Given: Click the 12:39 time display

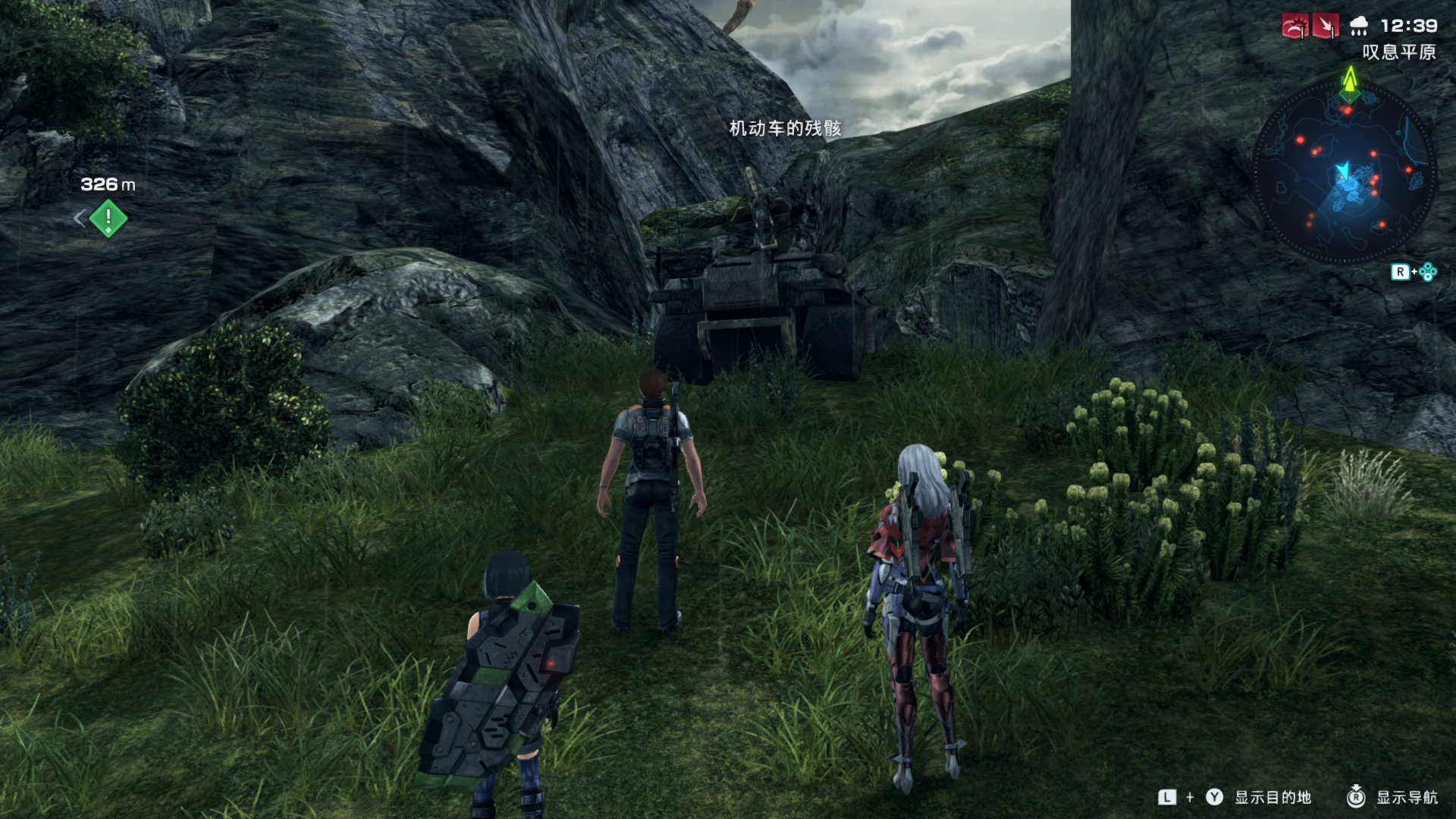Looking at the screenshot, I should click(1409, 26).
